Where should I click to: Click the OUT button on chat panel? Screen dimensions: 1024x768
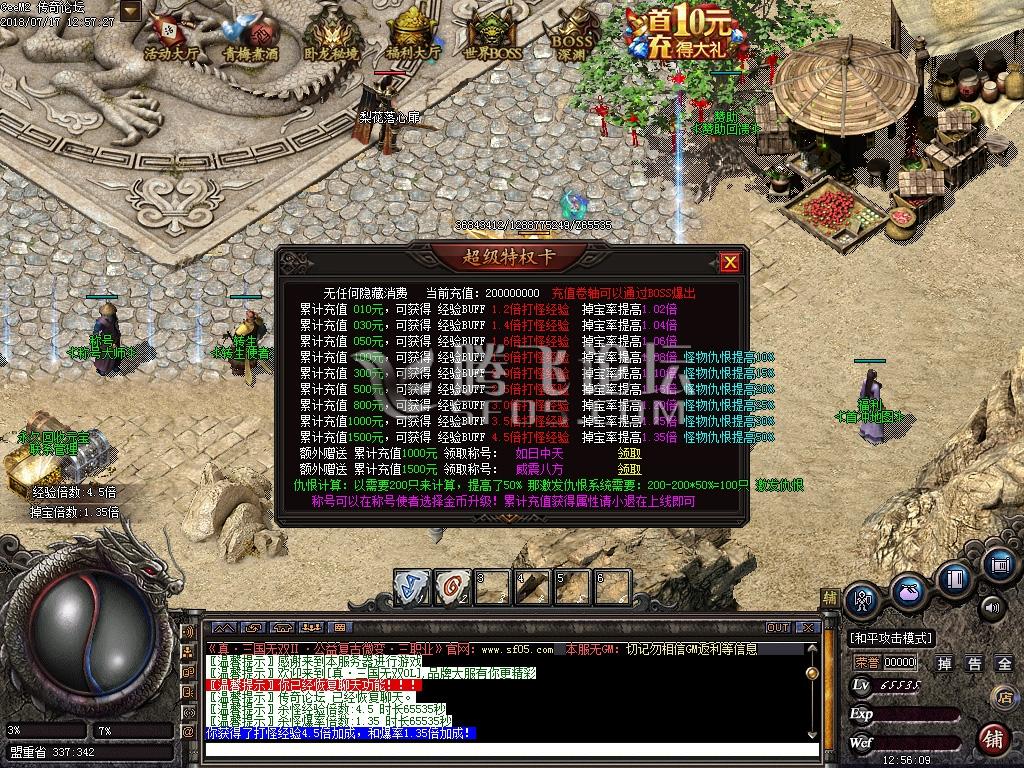click(778, 627)
